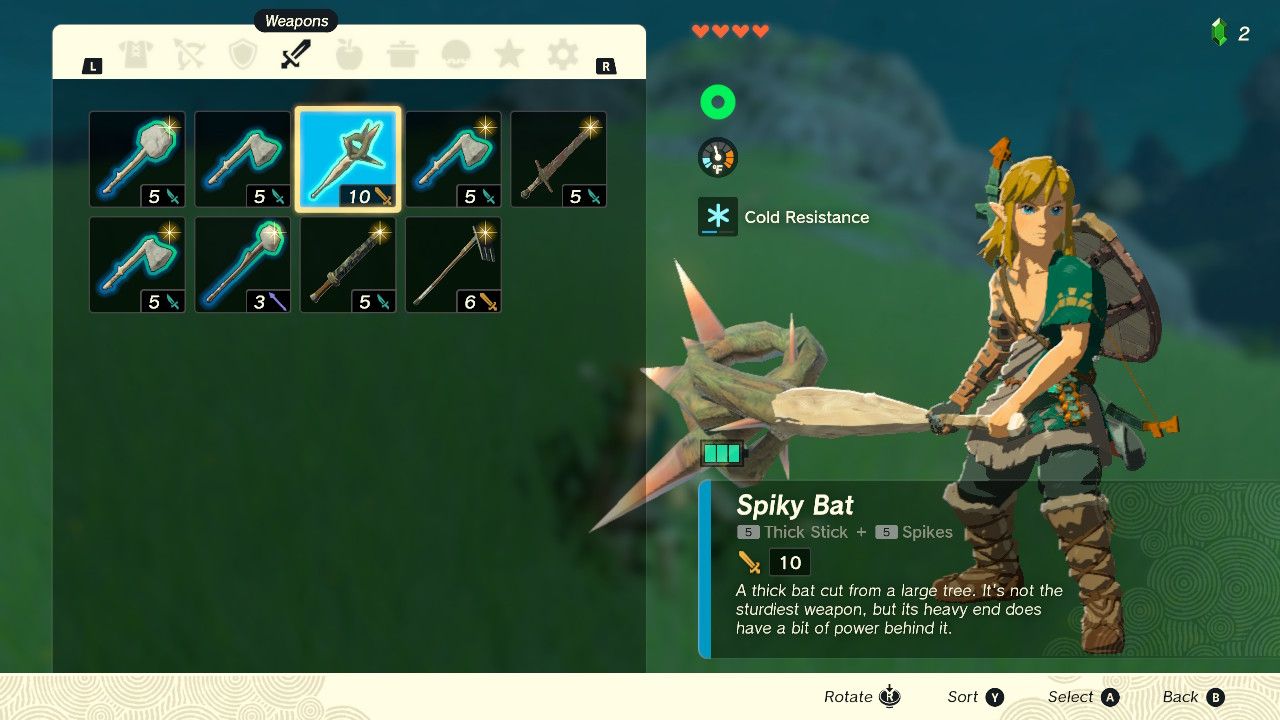1280x720 pixels.
Task: Select the rusty sword with crossguard
Action: (x=558, y=159)
